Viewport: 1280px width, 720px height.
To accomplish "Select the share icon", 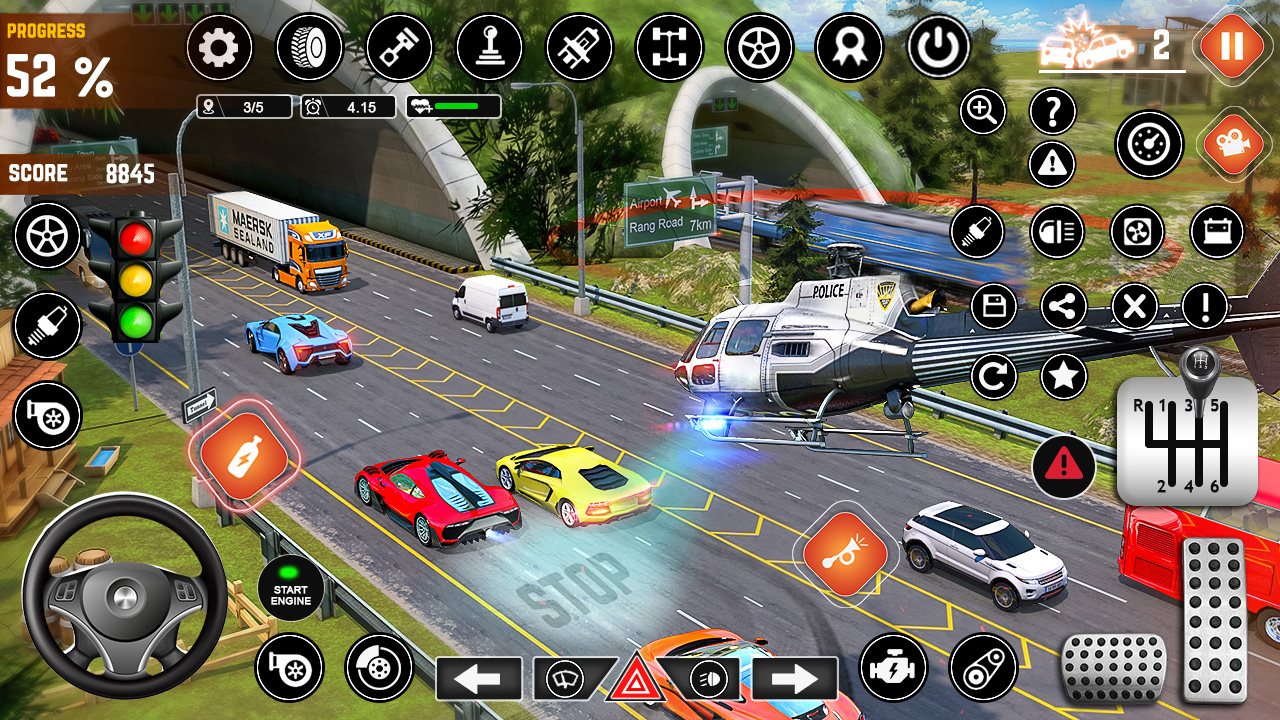I will coord(1064,307).
